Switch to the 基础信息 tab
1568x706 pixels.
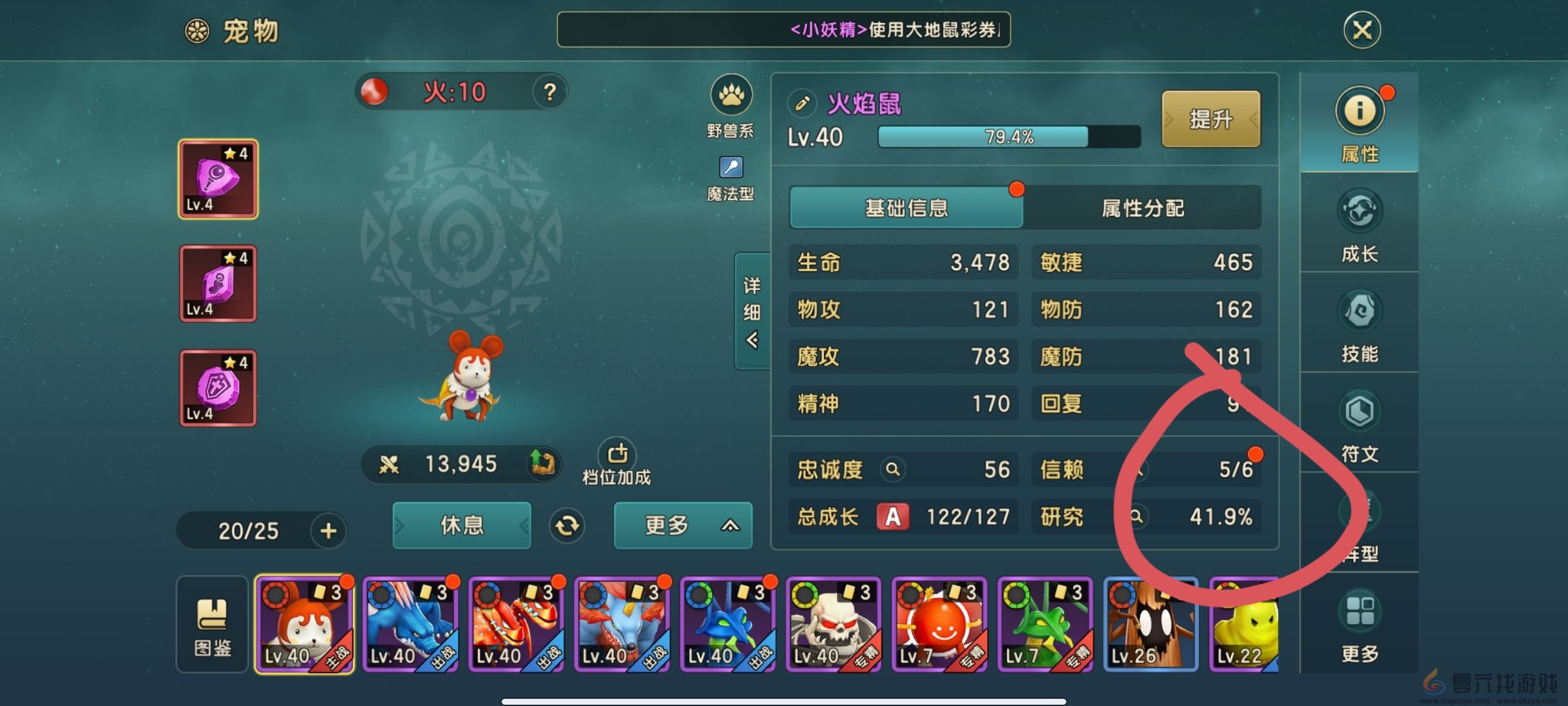pyautogui.click(x=907, y=208)
